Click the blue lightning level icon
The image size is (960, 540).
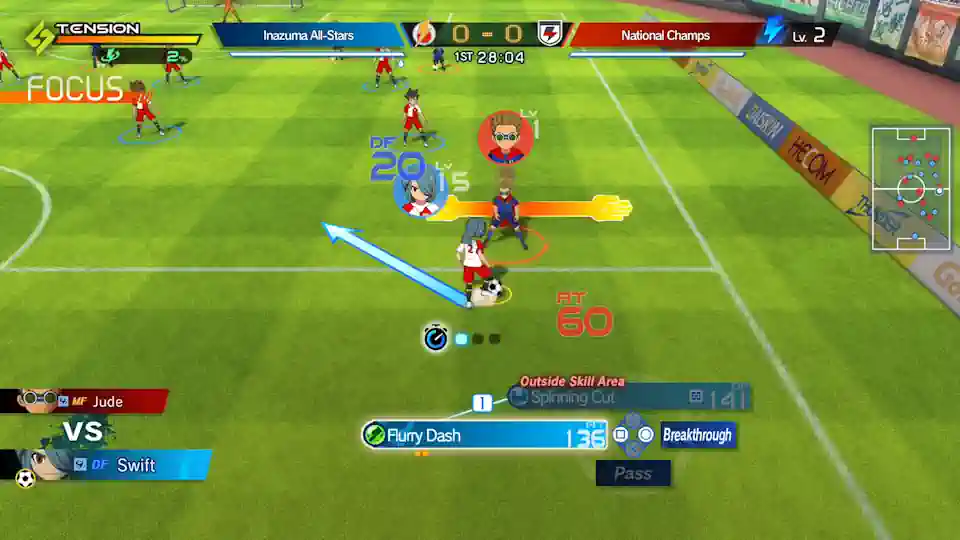(x=773, y=31)
